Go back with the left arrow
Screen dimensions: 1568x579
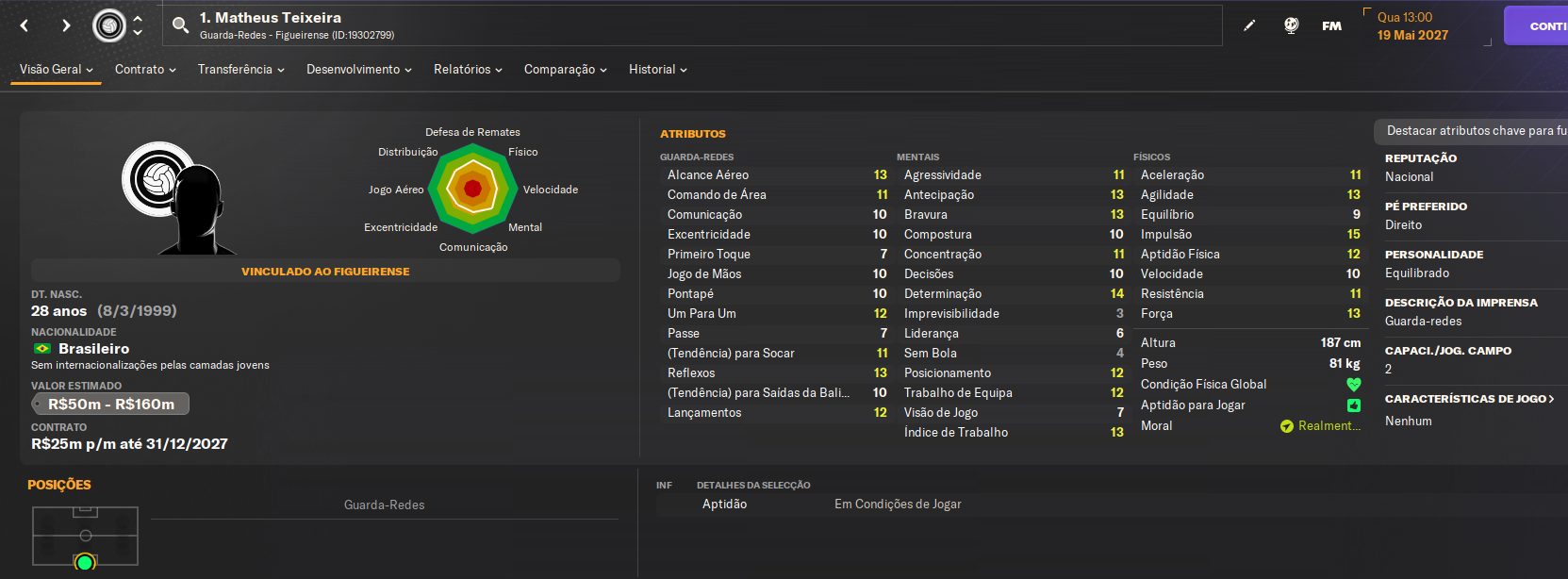coord(25,25)
